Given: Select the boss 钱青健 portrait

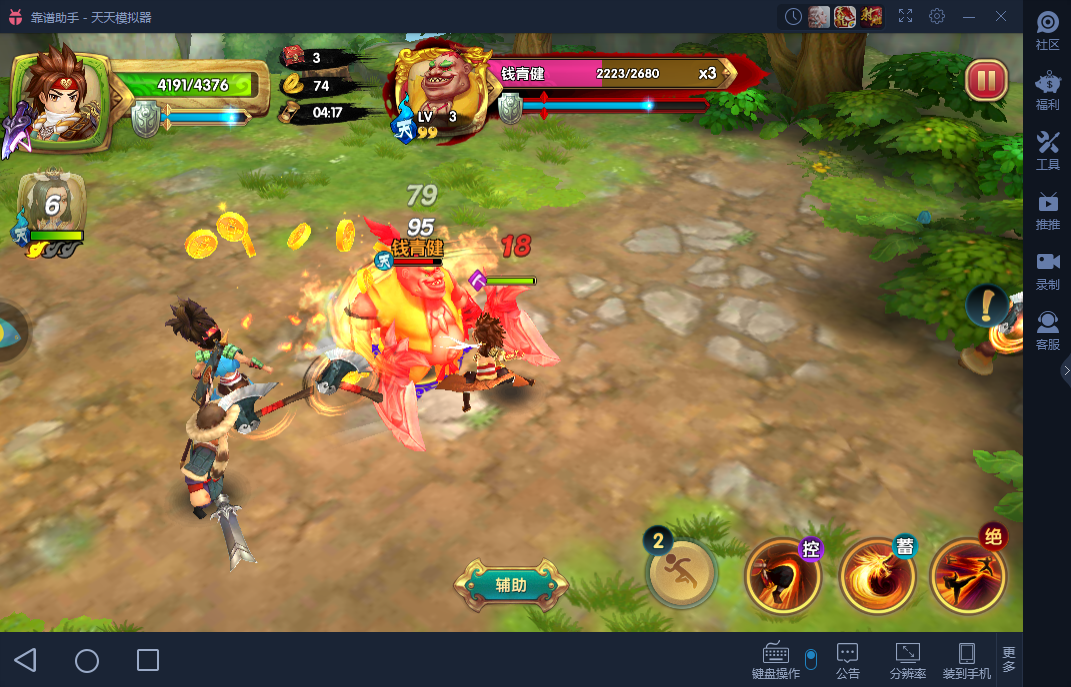Looking at the screenshot, I should 439,89.
